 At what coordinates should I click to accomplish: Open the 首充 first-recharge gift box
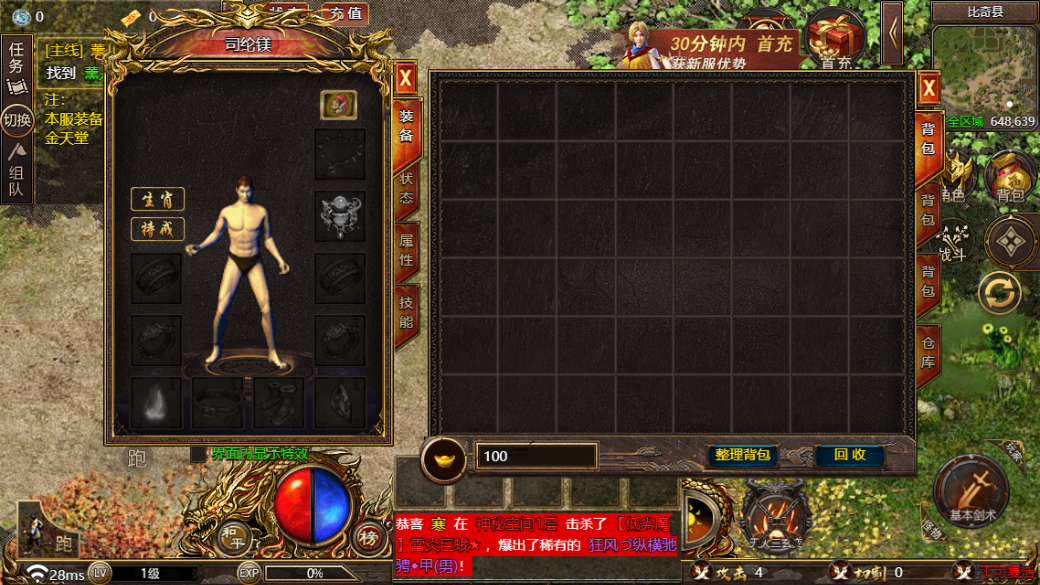click(836, 40)
